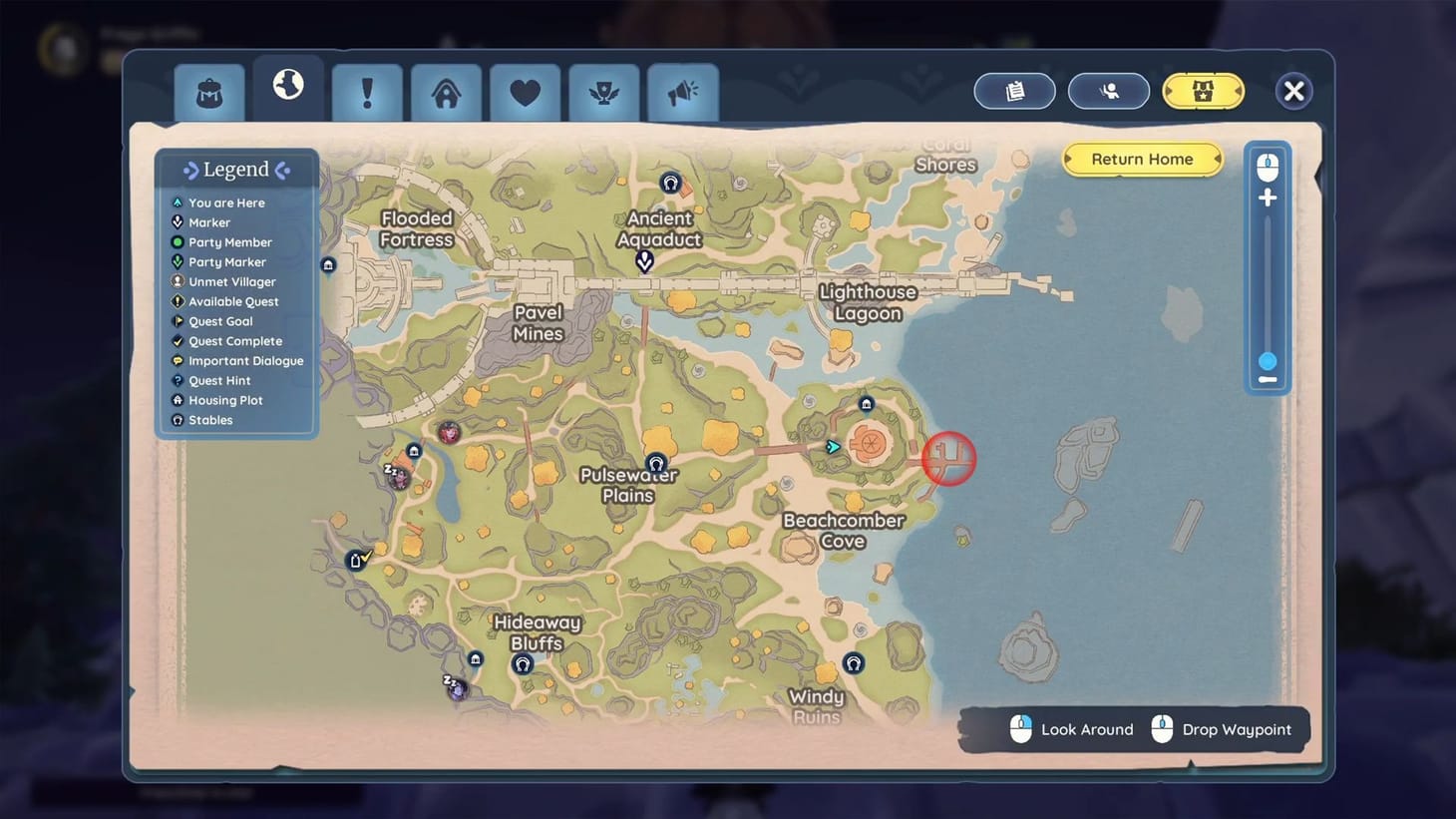Viewport: 1456px width, 819px height.
Task: Select the marker pin below Ancient Aqueduct
Action: click(x=643, y=260)
